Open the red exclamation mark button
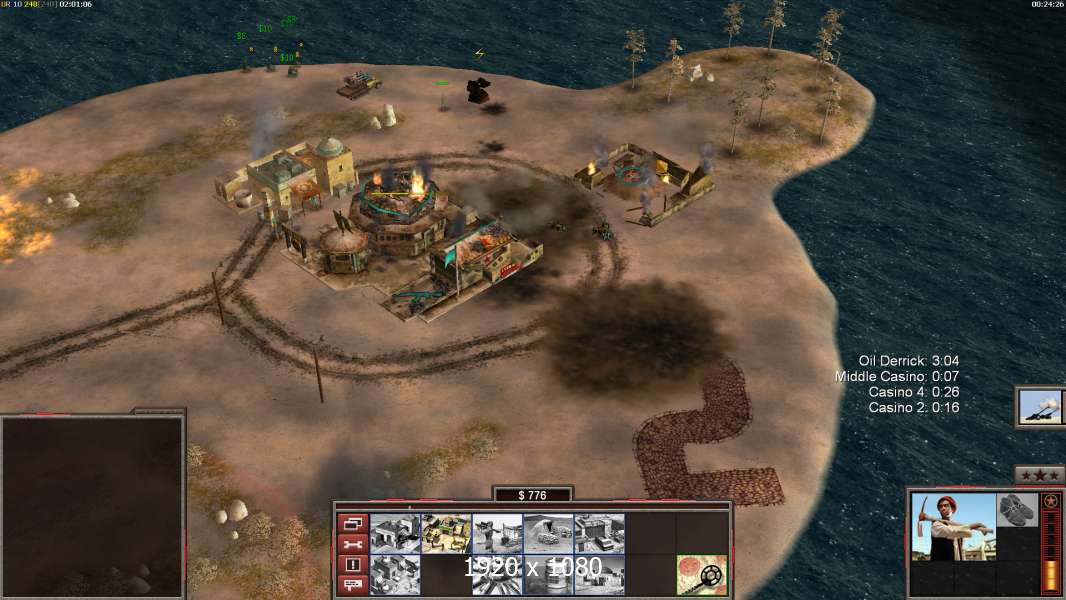The width and height of the screenshot is (1066, 600). tap(352, 564)
